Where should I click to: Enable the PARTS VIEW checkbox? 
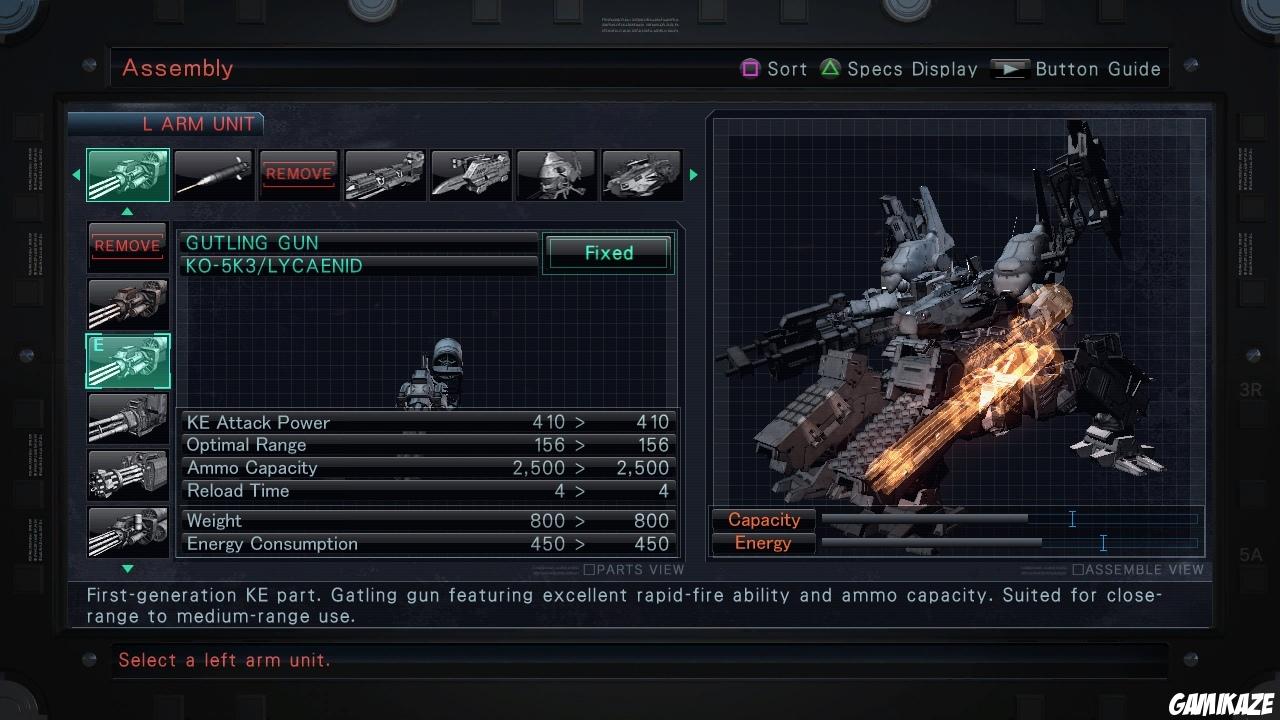pyautogui.click(x=590, y=569)
